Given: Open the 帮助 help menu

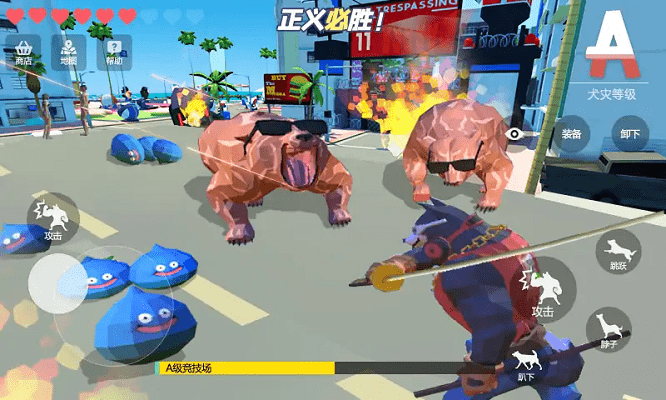Looking at the screenshot, I should (x=115, y=52).
